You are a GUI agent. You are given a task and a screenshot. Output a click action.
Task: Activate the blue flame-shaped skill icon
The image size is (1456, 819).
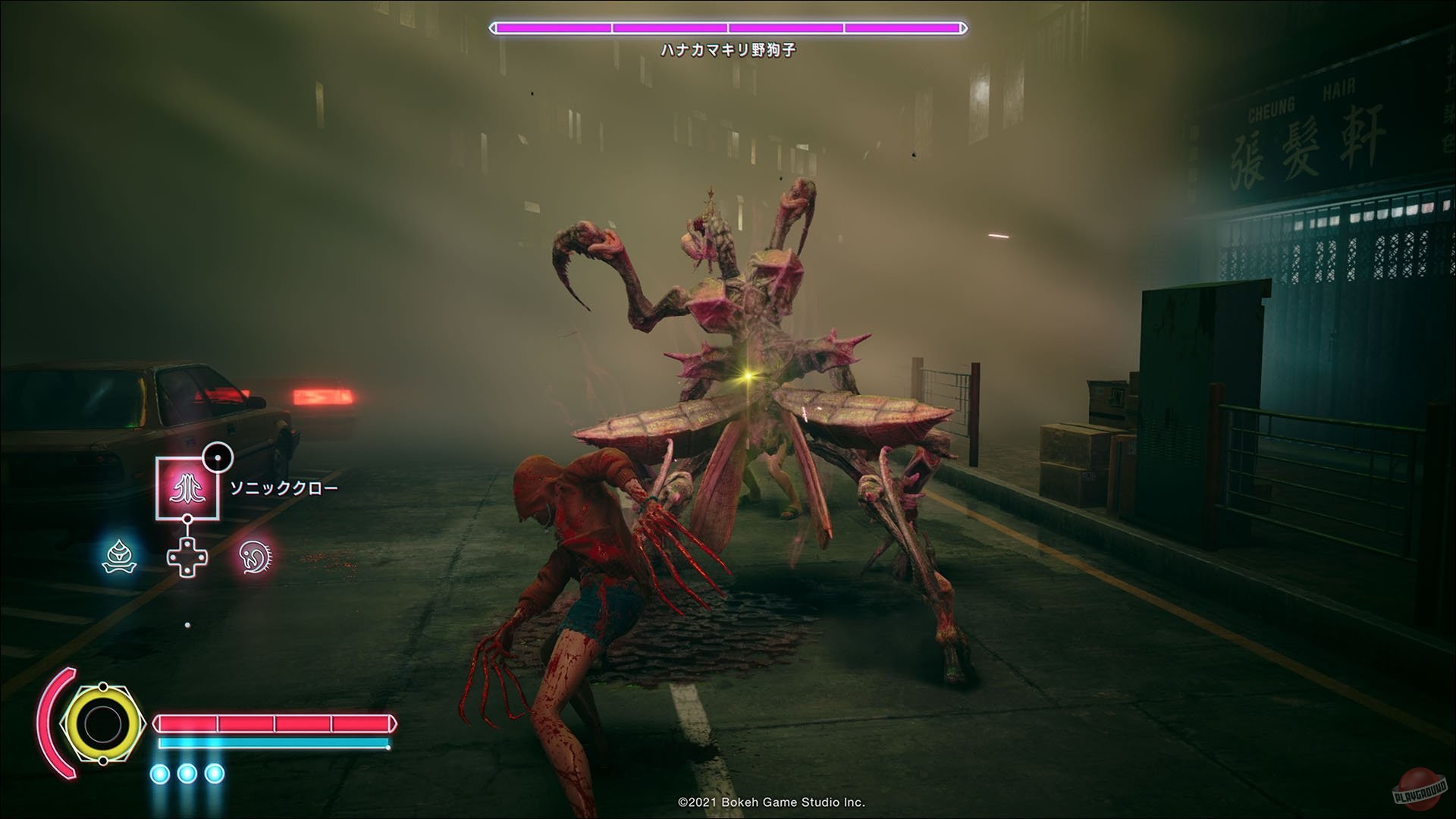click(119, 557)
